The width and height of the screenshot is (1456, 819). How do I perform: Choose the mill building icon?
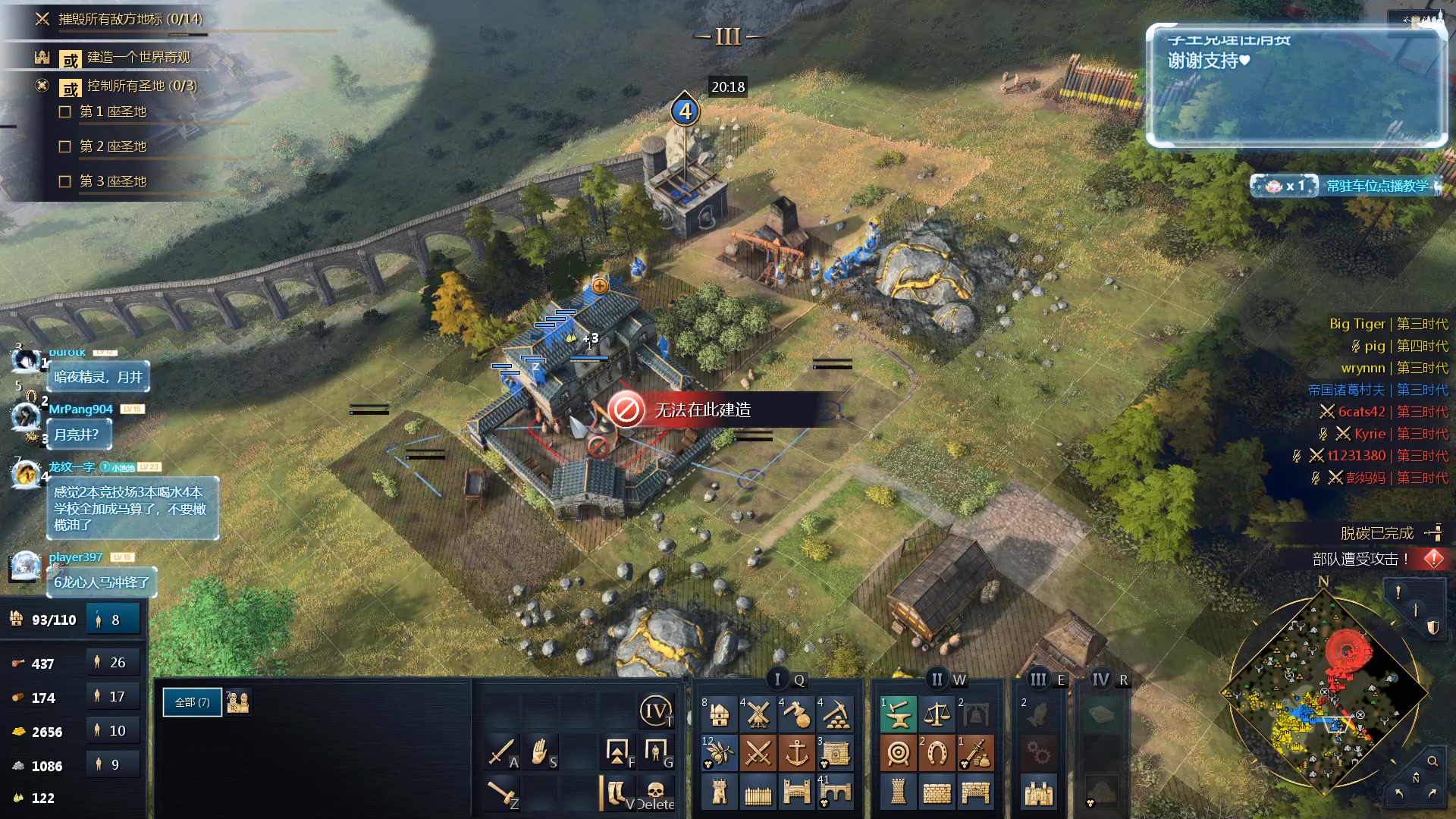click(x=758, y=714)
